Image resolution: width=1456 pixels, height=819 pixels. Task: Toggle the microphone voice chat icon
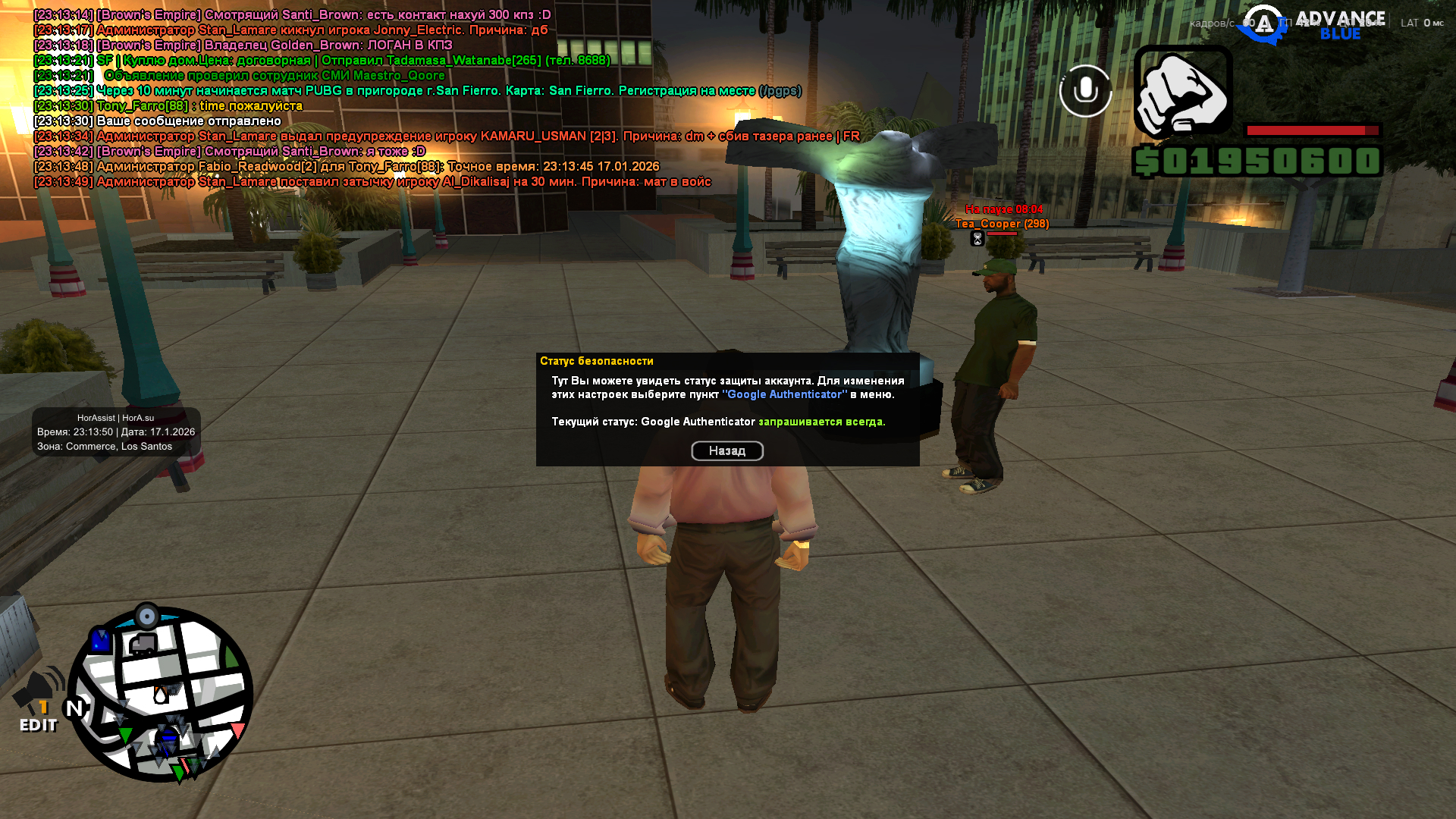pos(1085,91)
